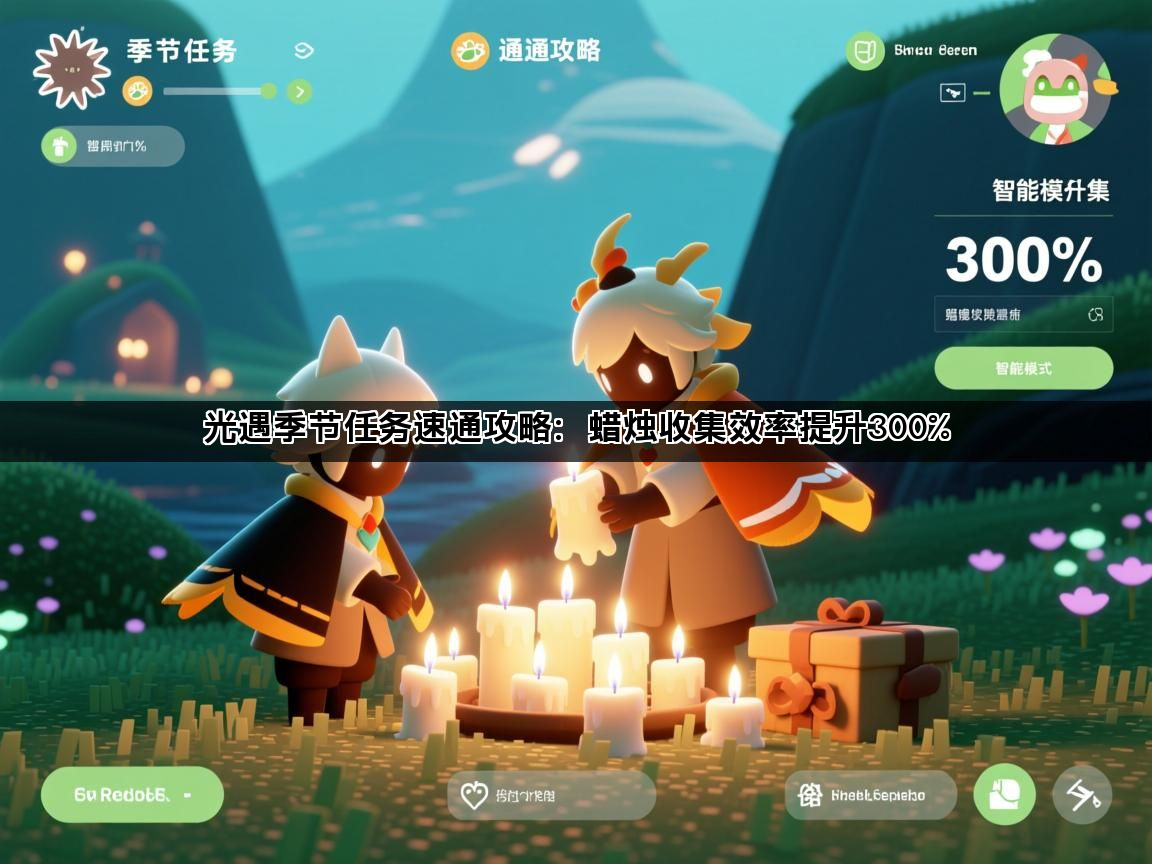This screenshot has height=864, width=1152.
Task: Open the 季节任务 seasonal quest panel
Action: pyautogui.click(x=181, y=51)
